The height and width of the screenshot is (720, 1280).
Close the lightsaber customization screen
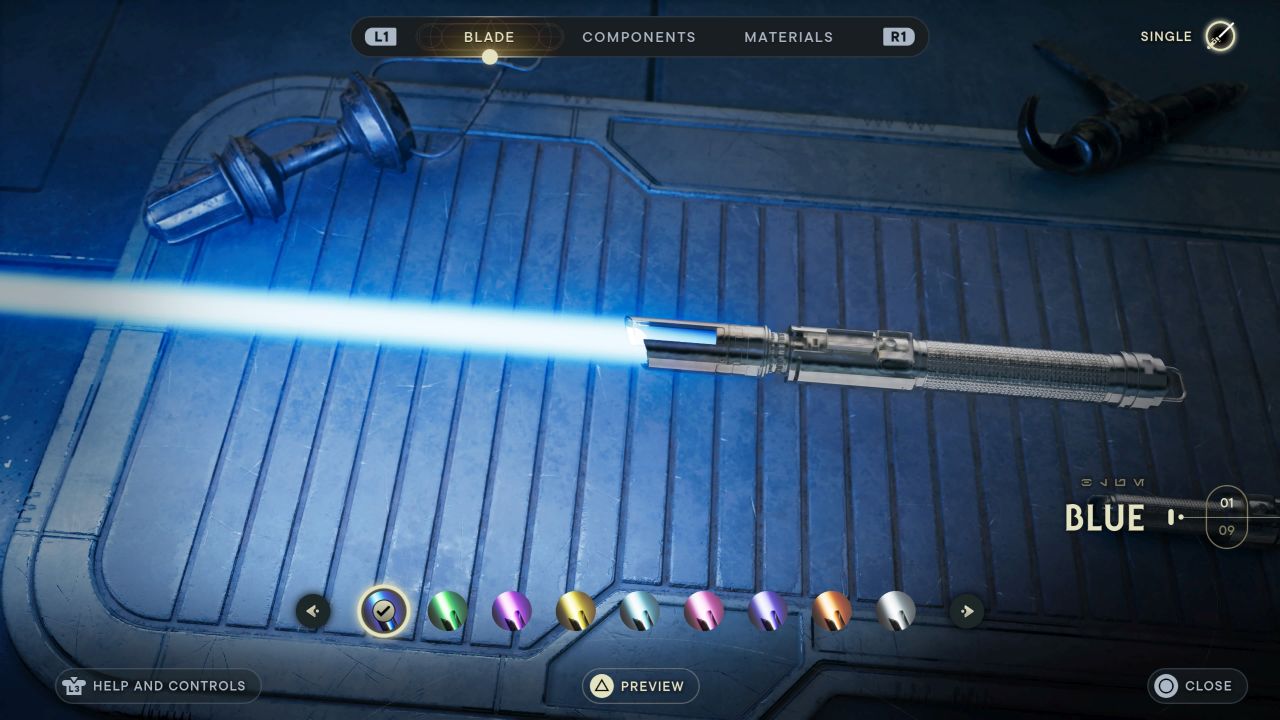pos(1197,686)
